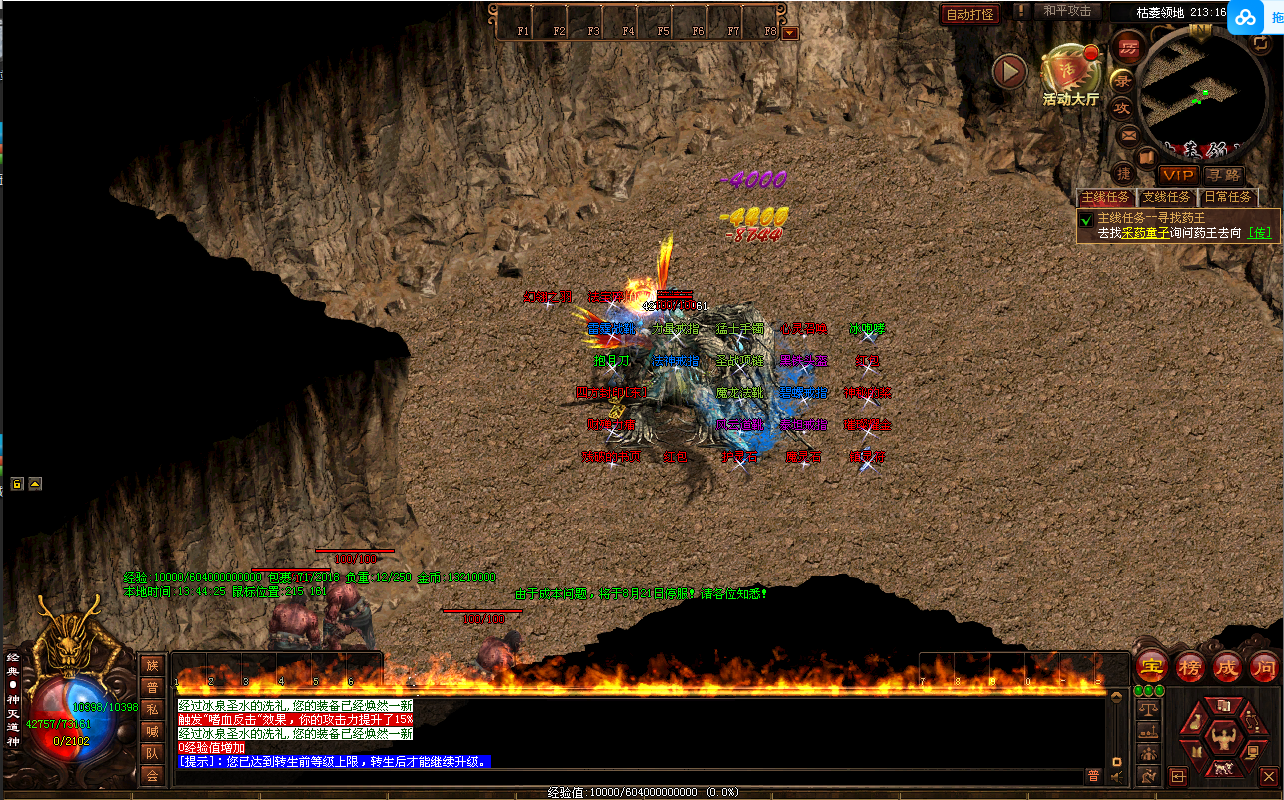Toggle the 自动打怪 auto-fight button

click(970, 14)
